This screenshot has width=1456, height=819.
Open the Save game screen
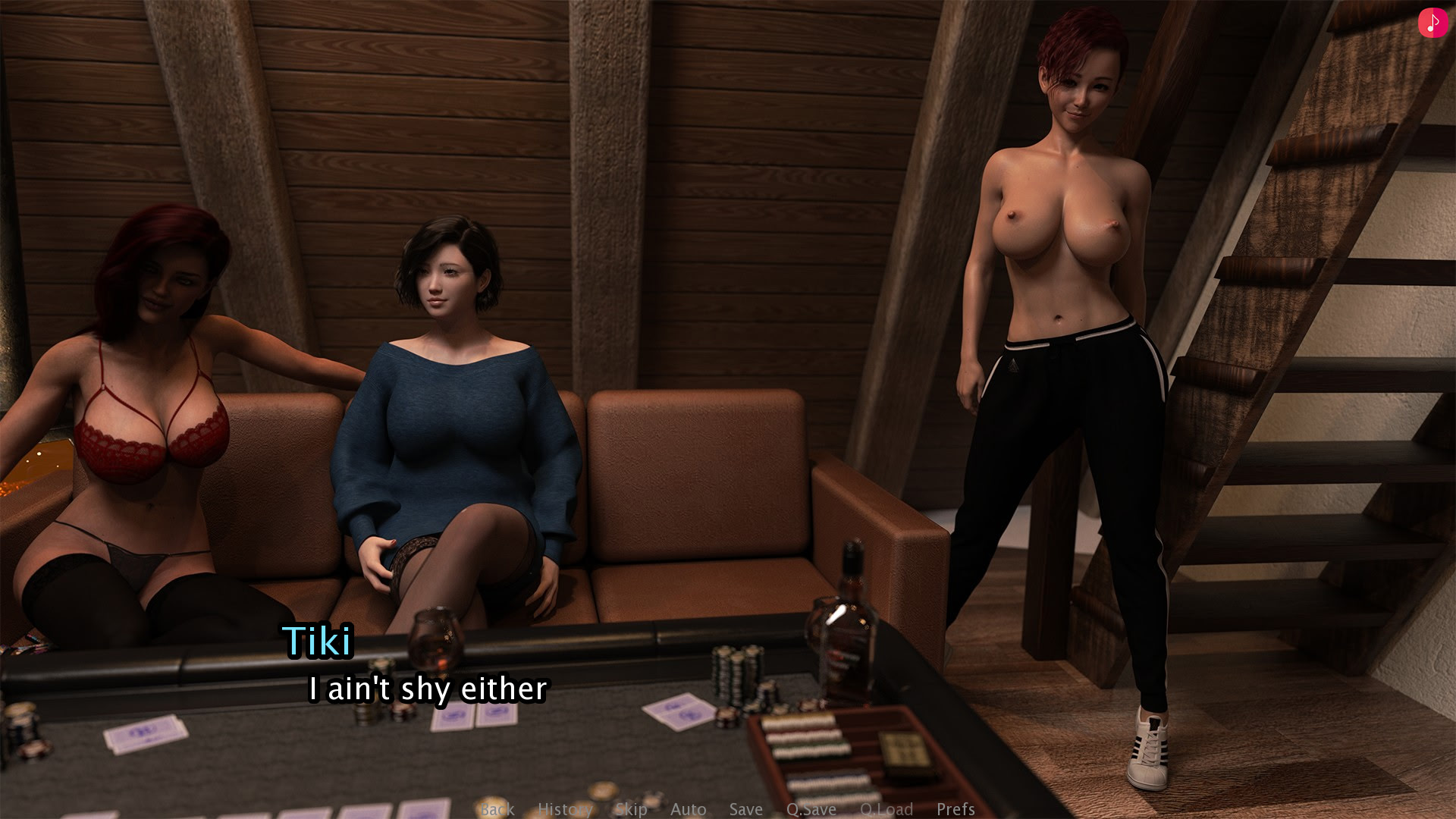tap(746, 809)
